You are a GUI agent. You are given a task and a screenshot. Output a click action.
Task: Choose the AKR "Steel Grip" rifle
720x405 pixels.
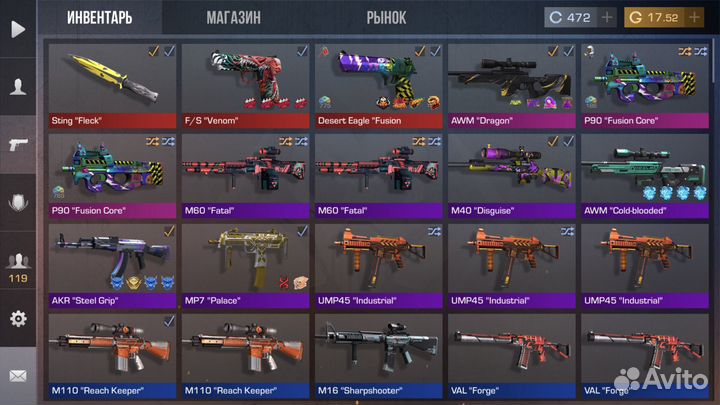click(x=113, y=265)
